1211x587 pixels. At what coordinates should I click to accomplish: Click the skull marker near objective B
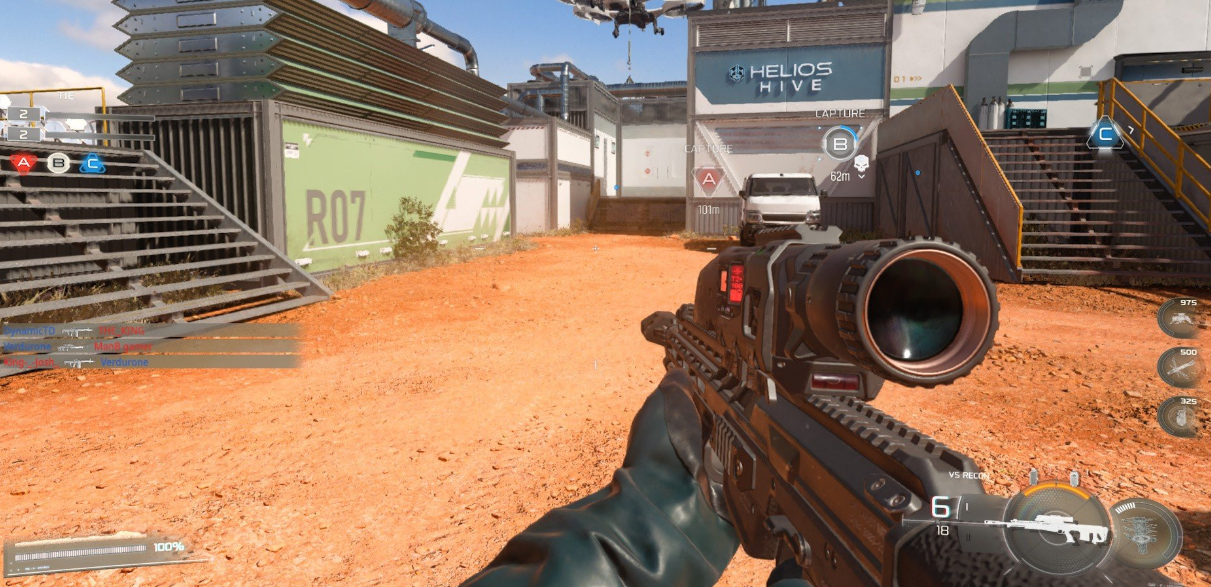[x=862, y=160]
